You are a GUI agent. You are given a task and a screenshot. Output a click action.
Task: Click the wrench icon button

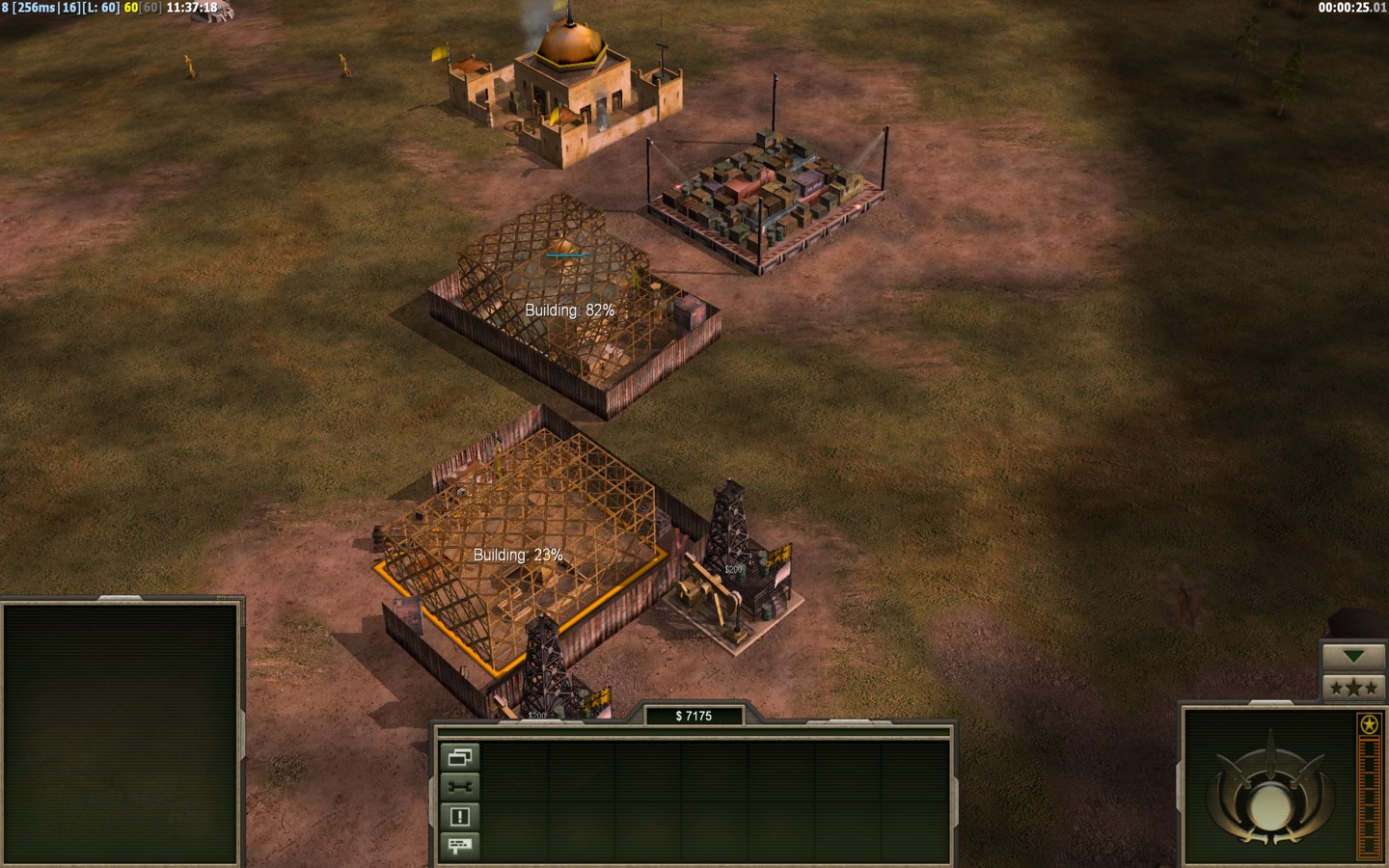pyautogui.click(x=460, y=787)
